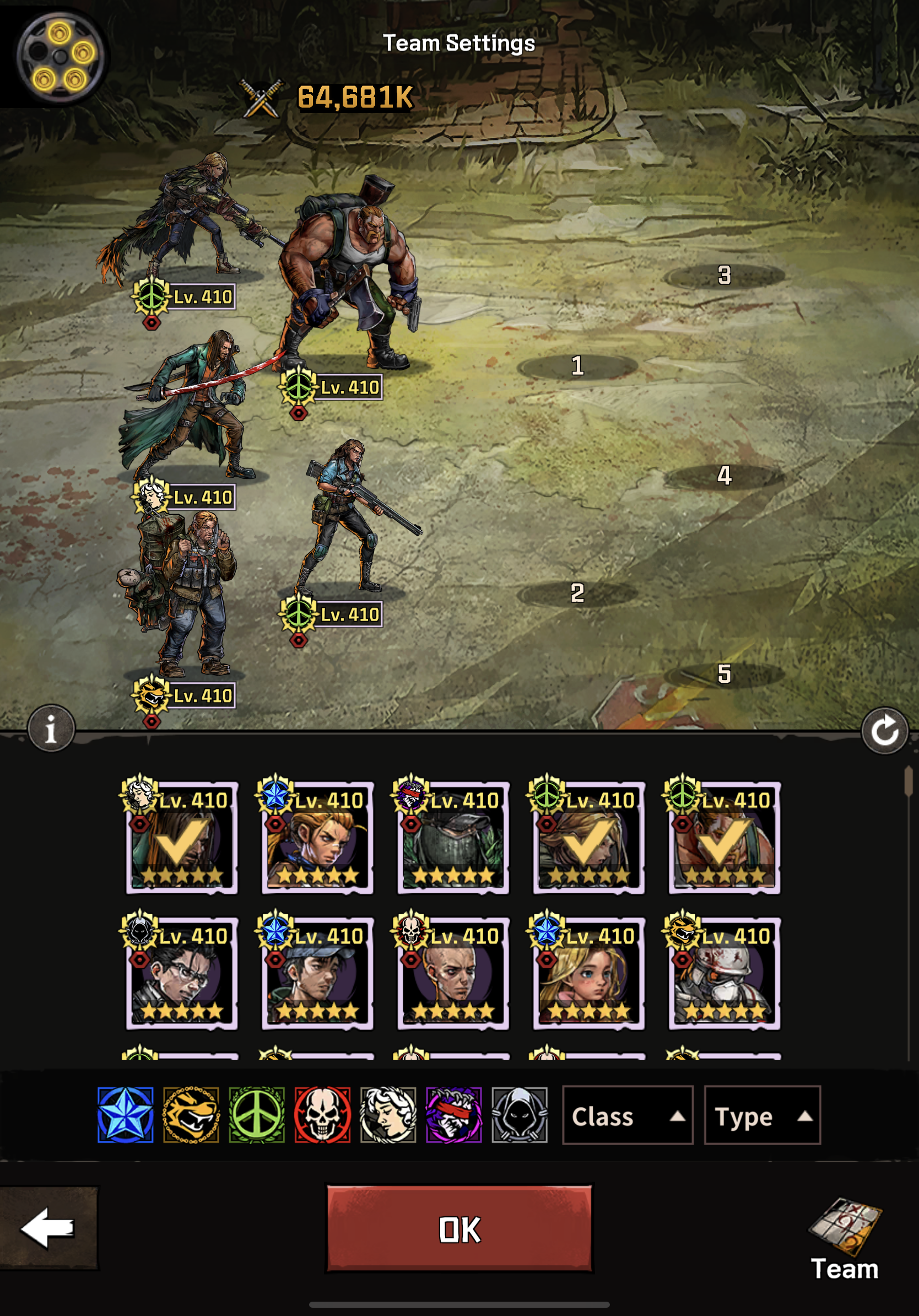
Task: Open the revolver cylinder bullet icon
Action: click(60, 56)
